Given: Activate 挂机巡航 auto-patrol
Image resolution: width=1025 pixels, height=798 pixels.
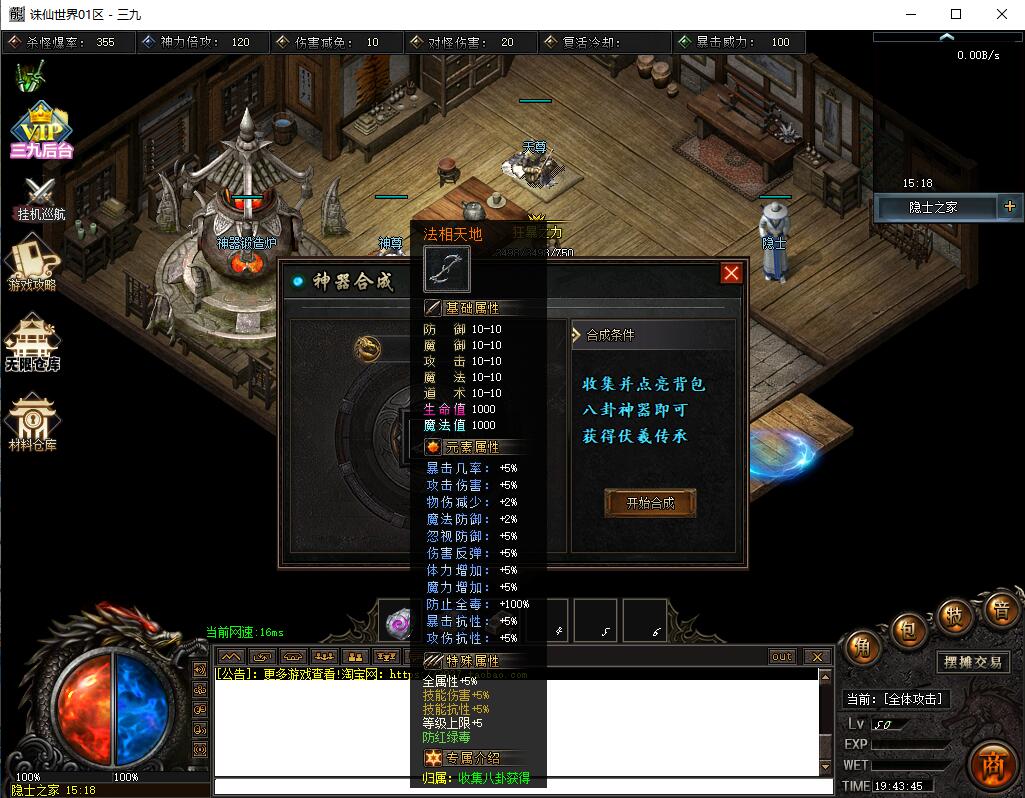Looking at the screenshot, I should tap(40, 198).
